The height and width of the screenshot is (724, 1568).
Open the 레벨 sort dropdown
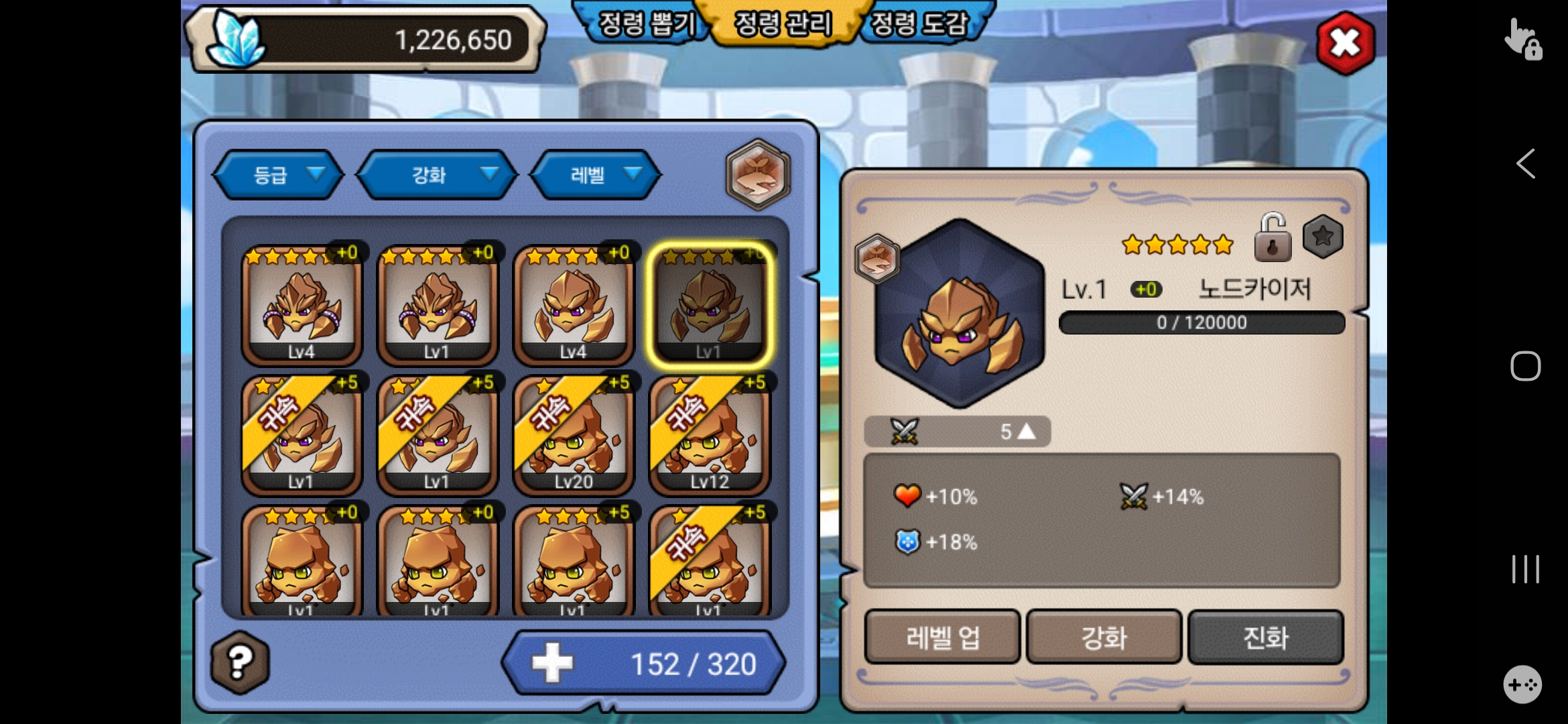coord(595,175)
